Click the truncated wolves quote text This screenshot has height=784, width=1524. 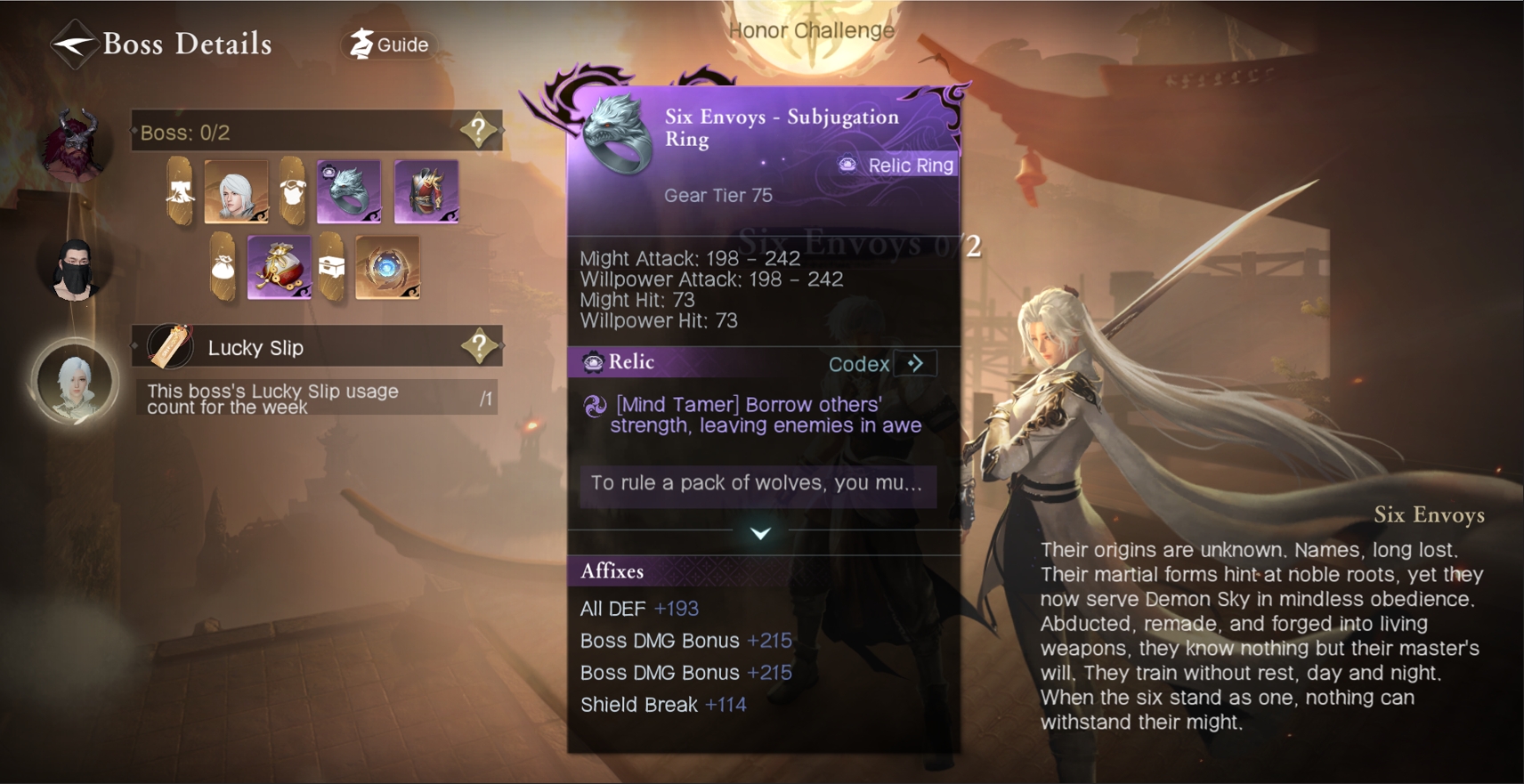[757, 483]
